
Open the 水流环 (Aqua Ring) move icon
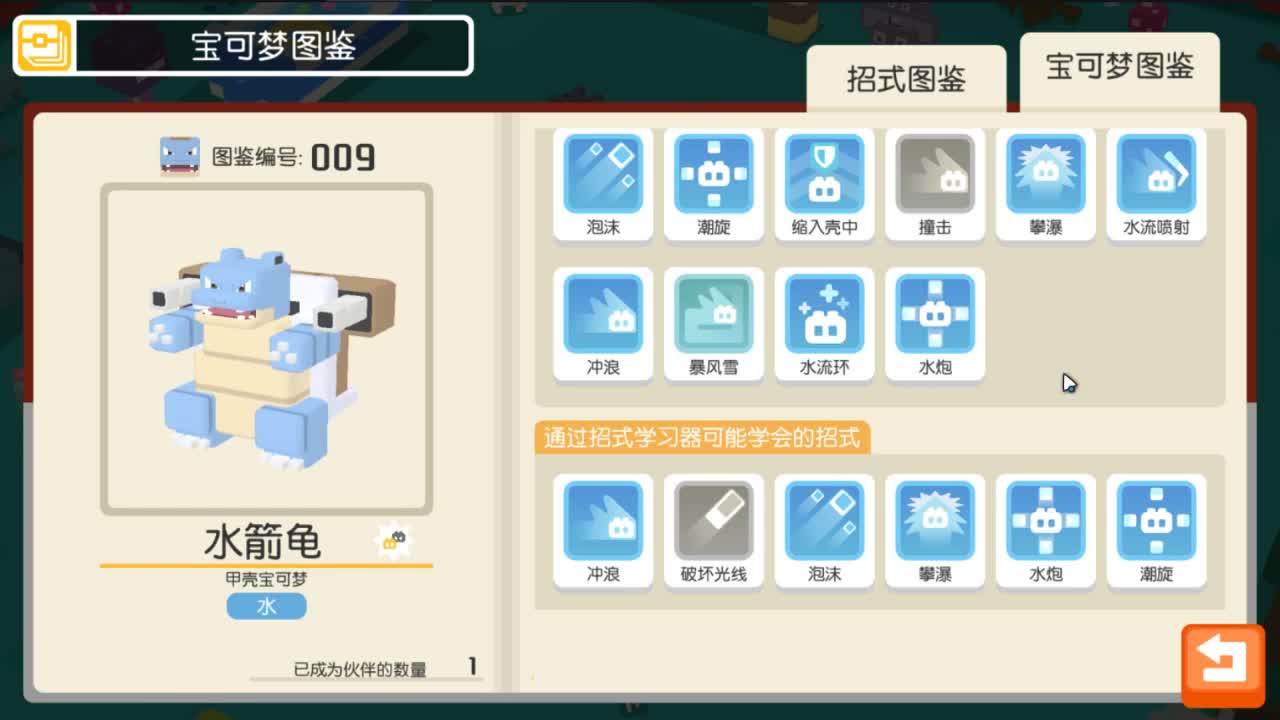tap(825, 312)
